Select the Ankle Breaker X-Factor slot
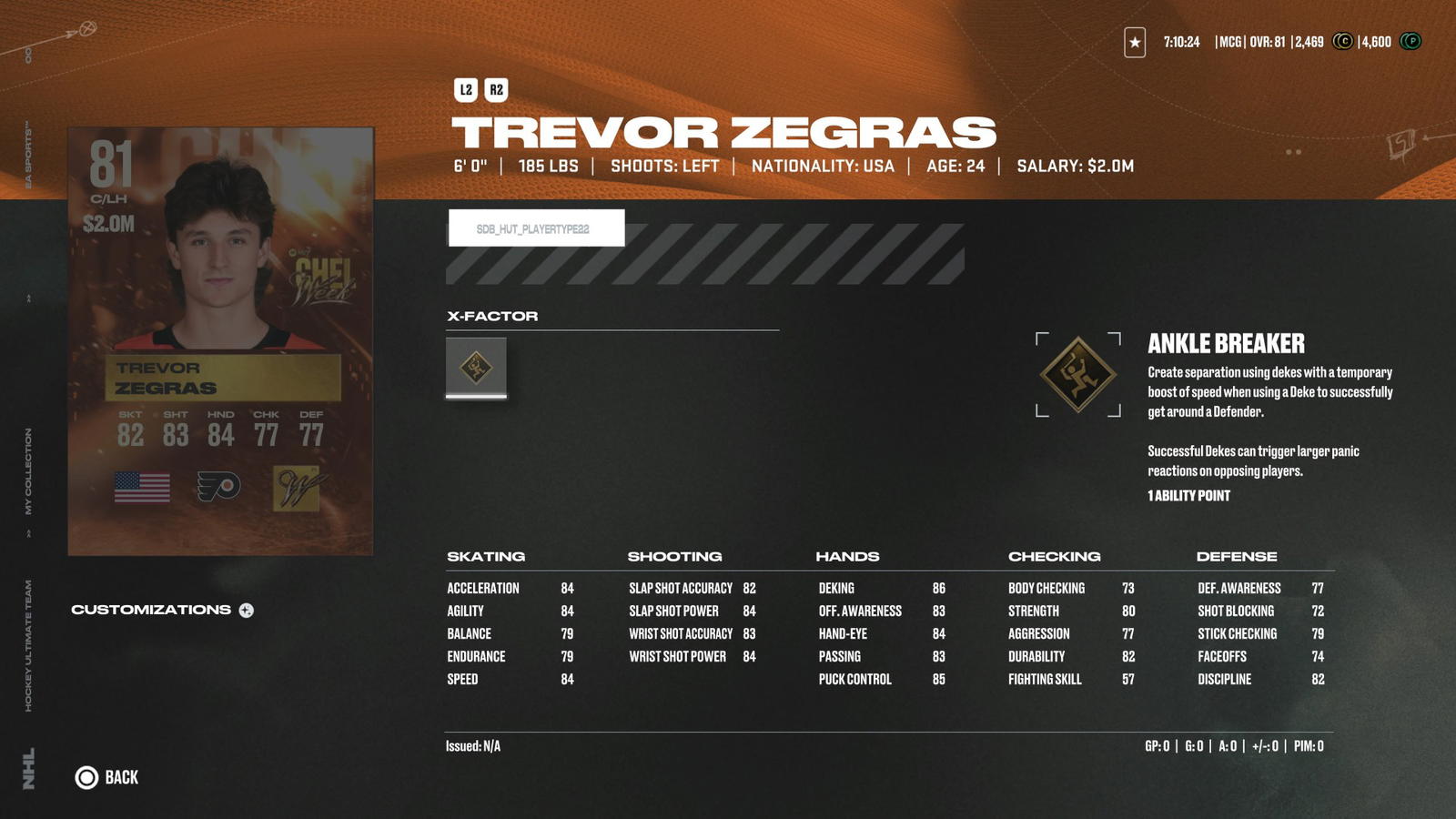1456x819 pixels. [476, 368]
